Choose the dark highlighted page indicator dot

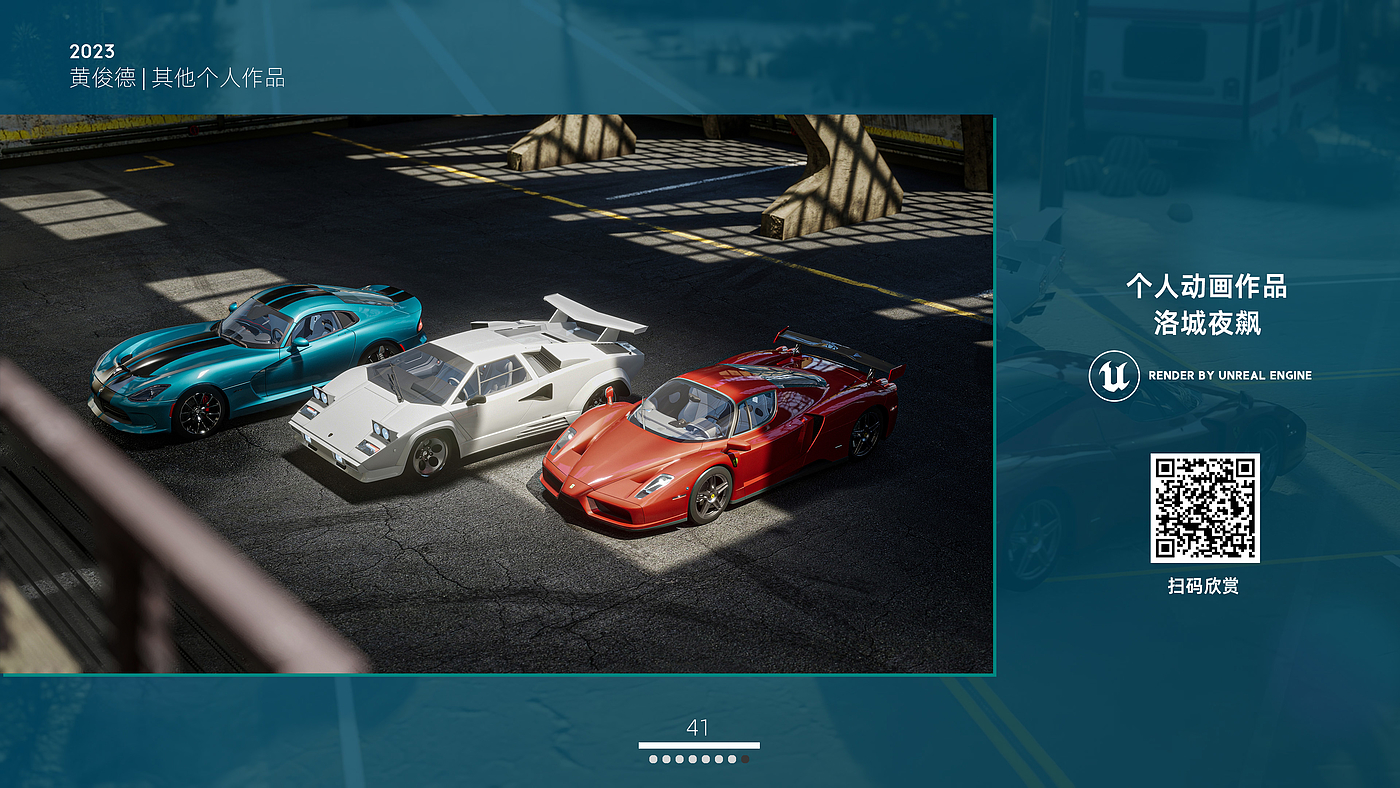pyautogui.click(x=745, y=759)
